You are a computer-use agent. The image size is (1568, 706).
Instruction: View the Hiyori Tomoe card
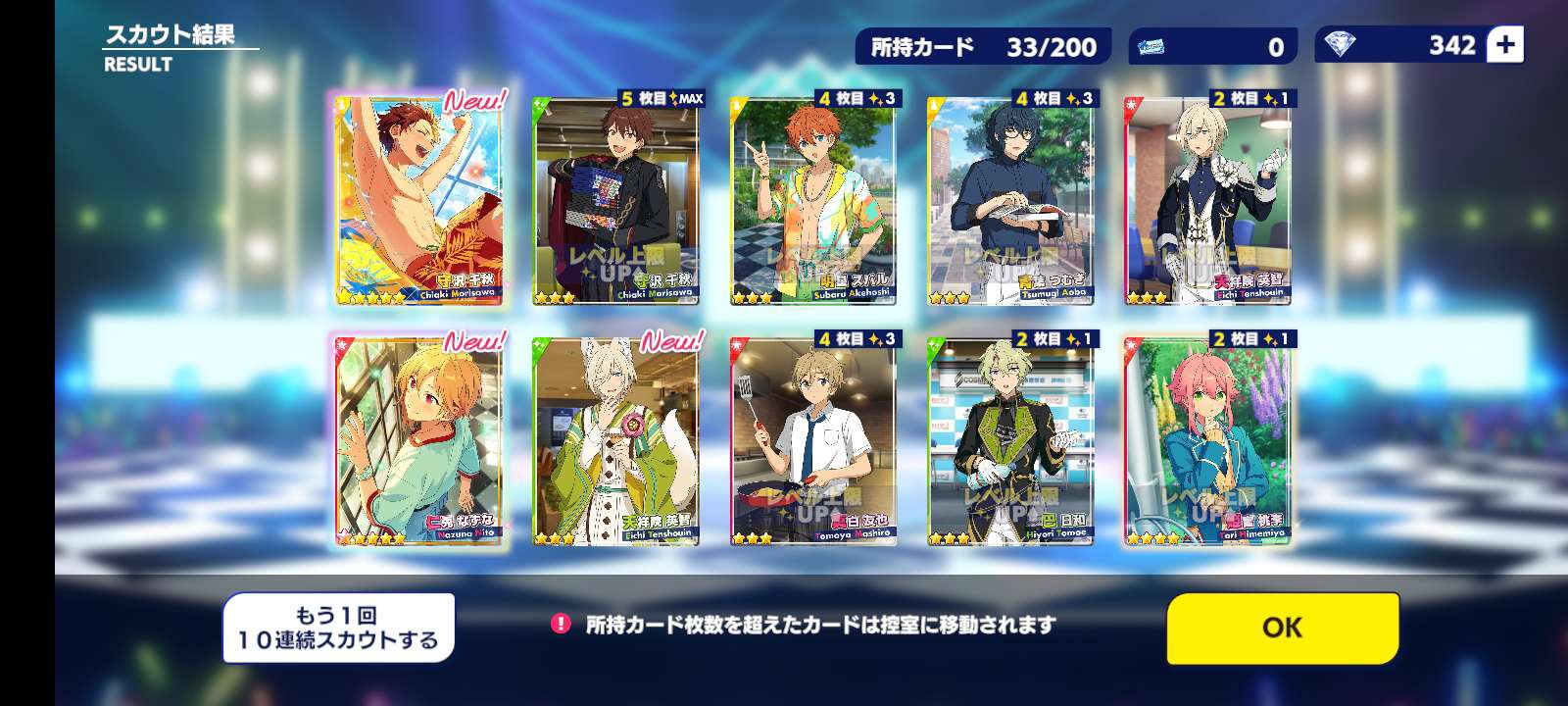point(1010,440)
